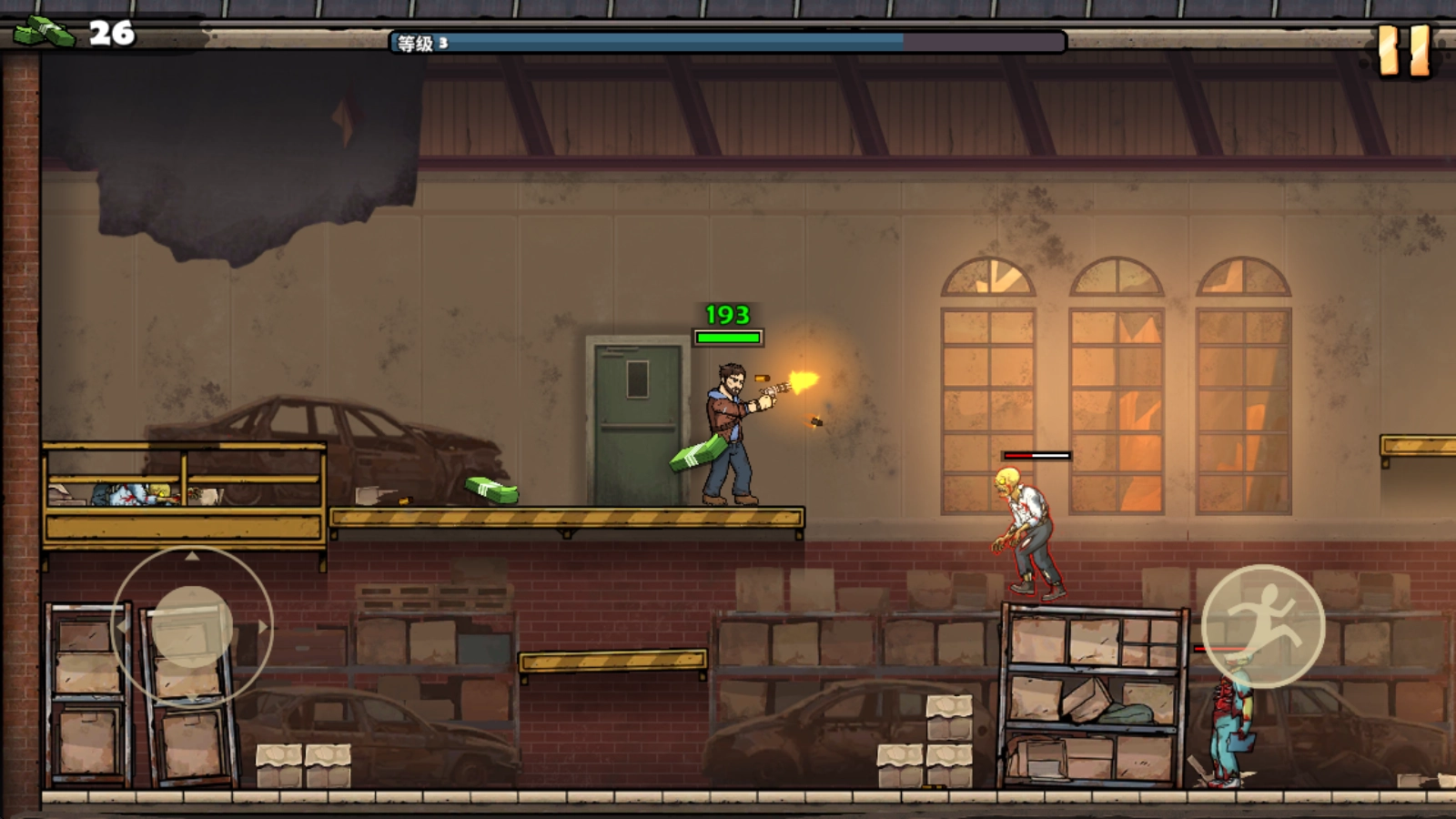Tap the joystick's right arrow
The width and height of the screenshot is (1456, 819).
(x=263, y=627)
